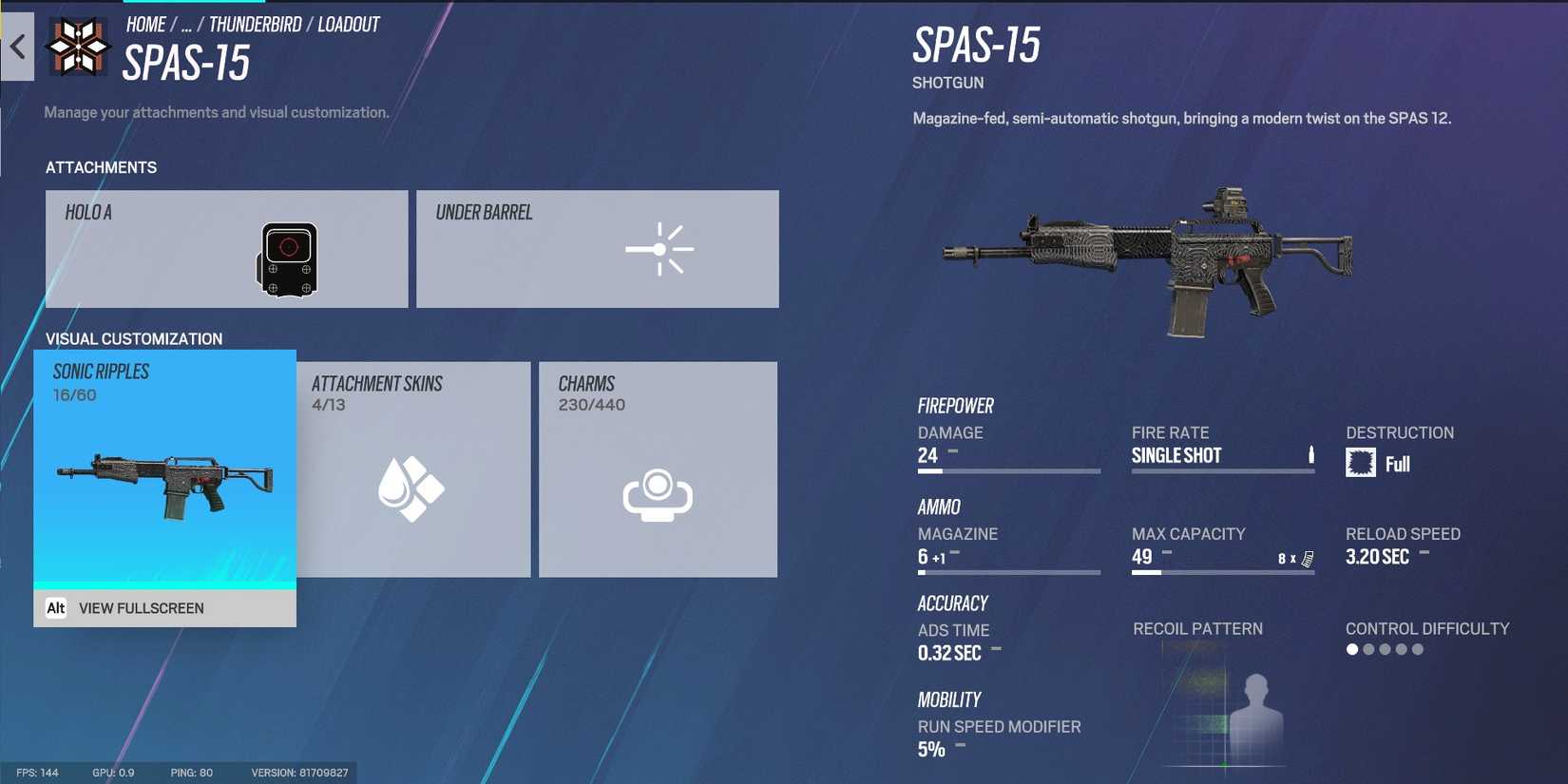Viewport: 1568px width, 784px height.
Task: Open LOADOUT from the breadcrumb trail
Action: coord(350,24)
